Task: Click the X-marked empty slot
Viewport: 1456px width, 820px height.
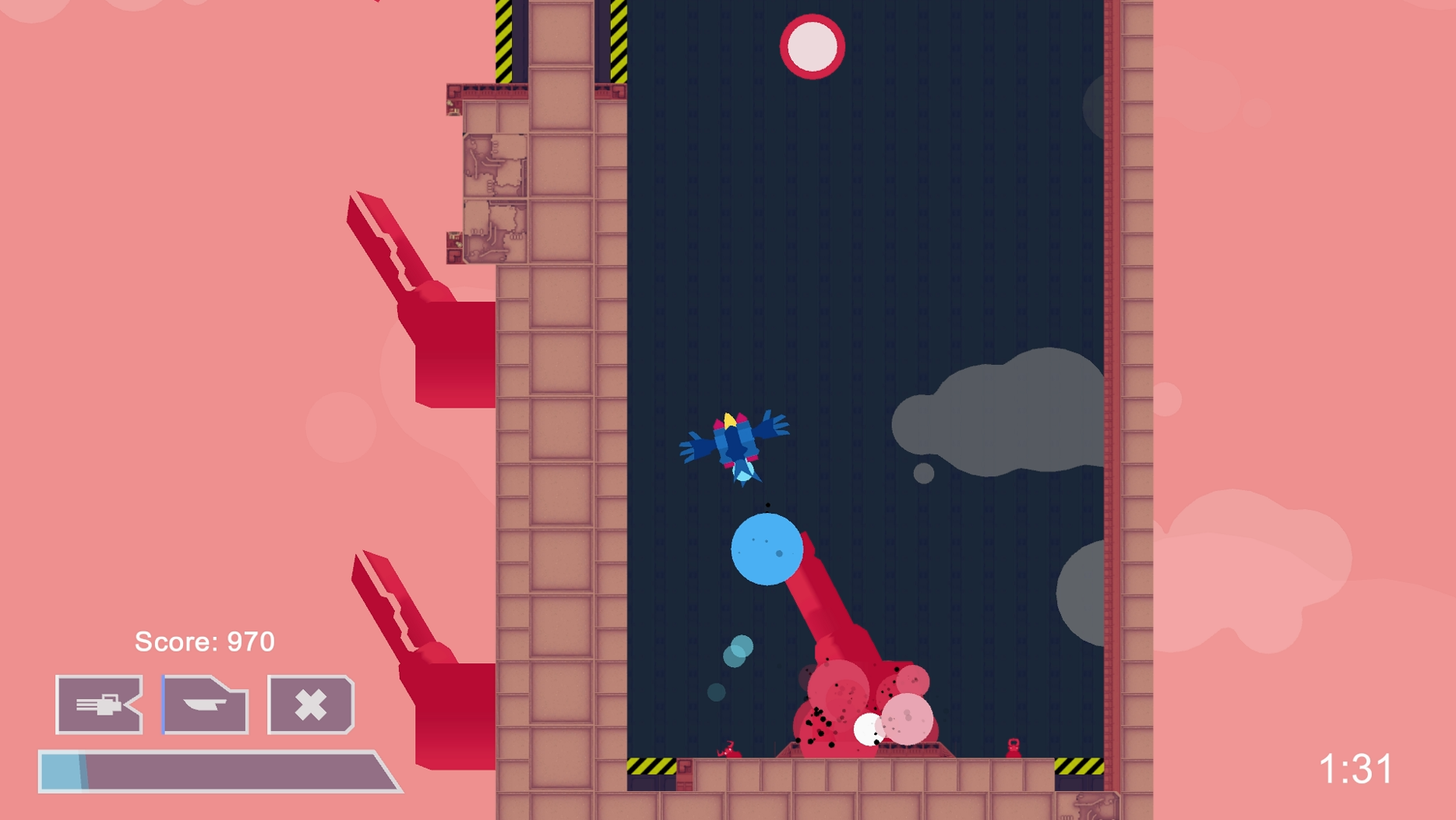Action: point(311,705)
